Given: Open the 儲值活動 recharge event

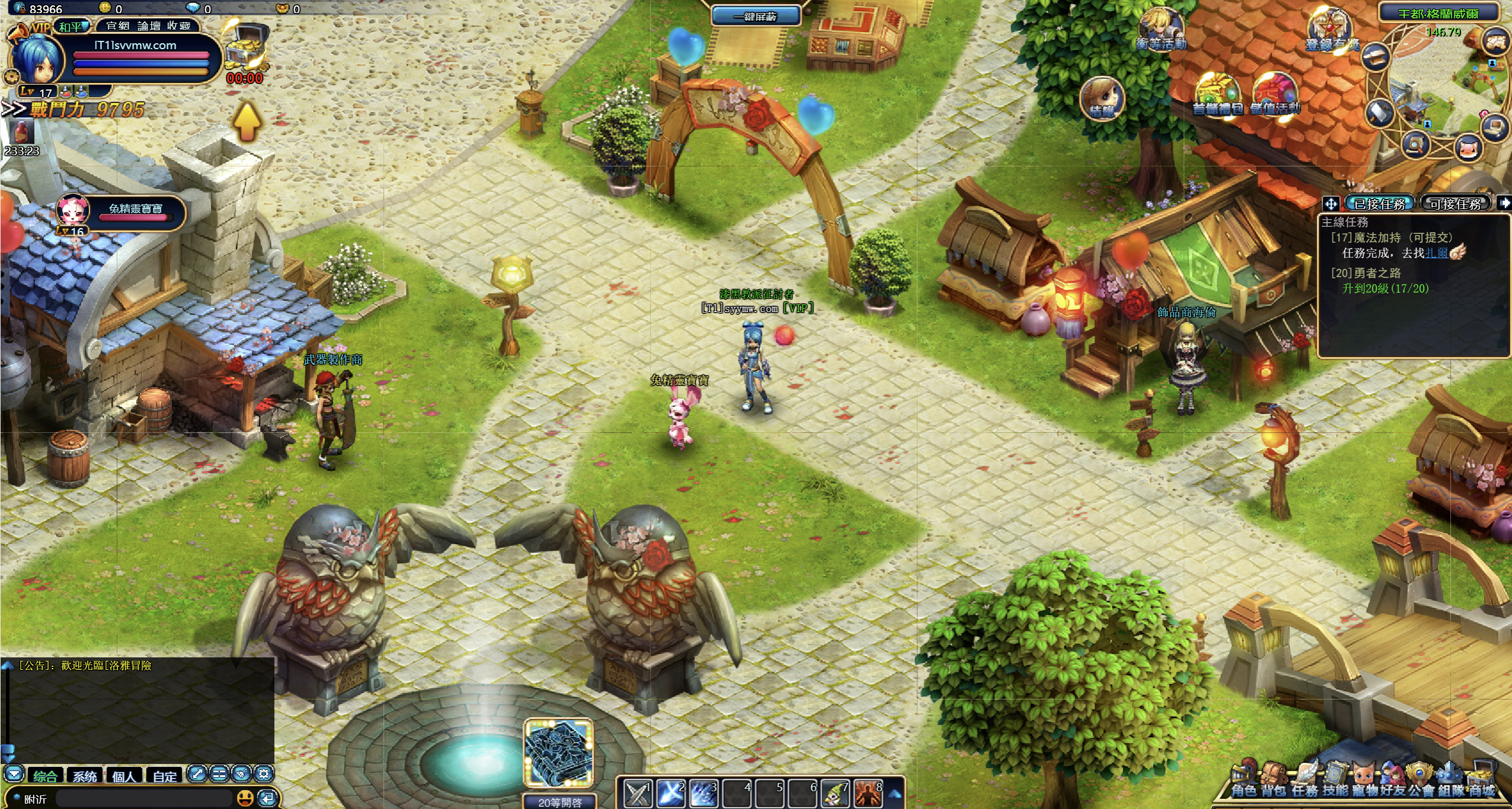Looking at the screenshot, I should point(1275,96).
